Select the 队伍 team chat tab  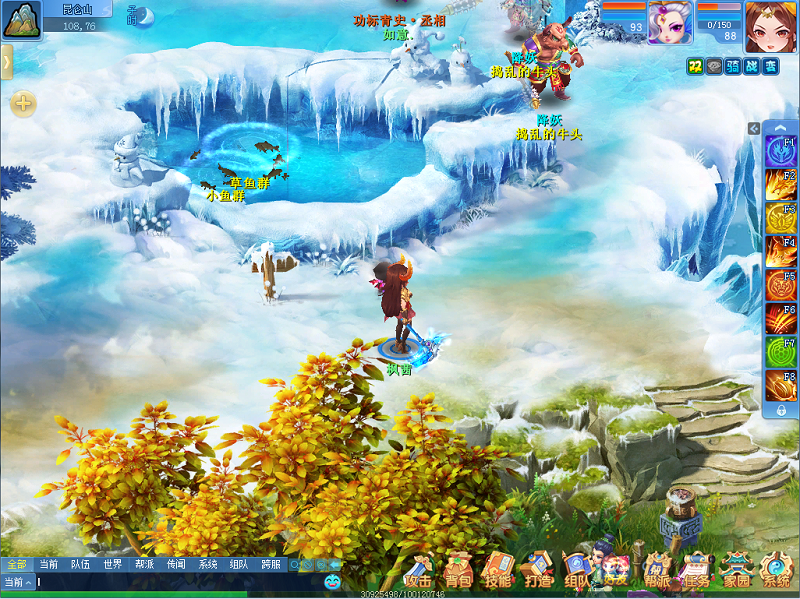pos(80,564)
